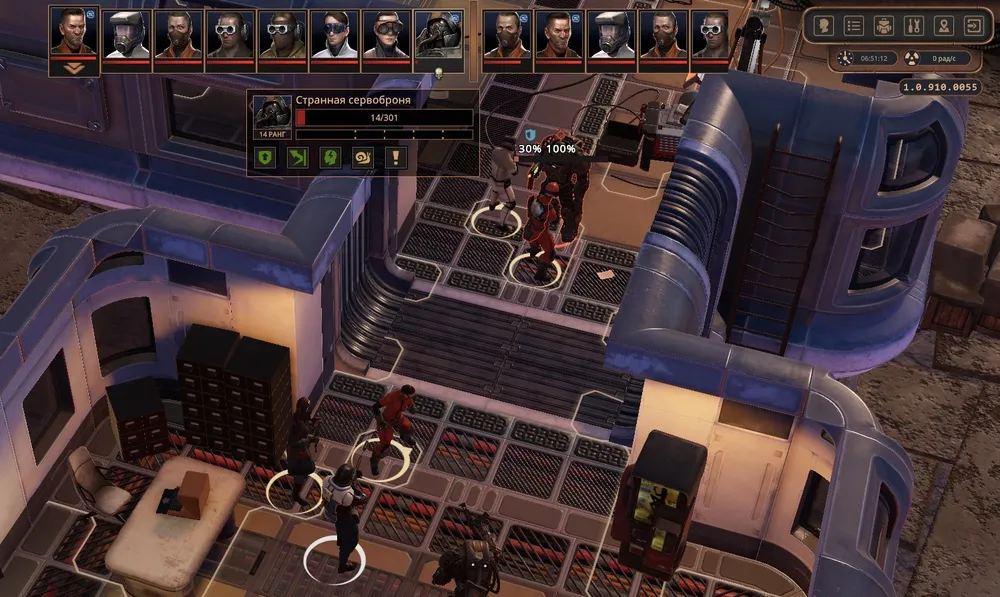1000x597 pixels.
Task: Show the map with the location pin icon
Action: [x=943, y=26]
